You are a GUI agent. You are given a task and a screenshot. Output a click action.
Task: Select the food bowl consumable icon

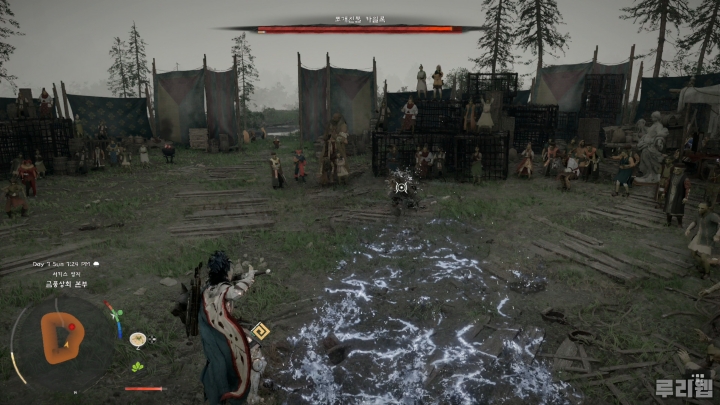point(137,340)
